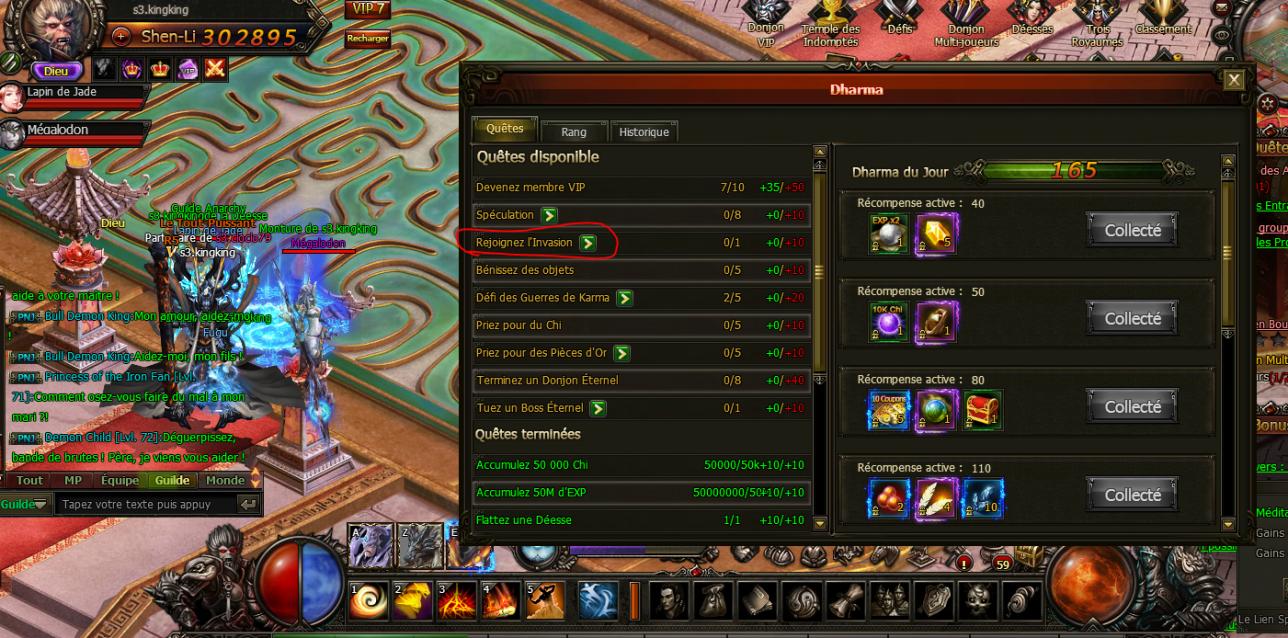Viewport: 1288px width, 638px height.
Task: Collect the 40-point Dharma reward
Action: [x=1132, y=230]
